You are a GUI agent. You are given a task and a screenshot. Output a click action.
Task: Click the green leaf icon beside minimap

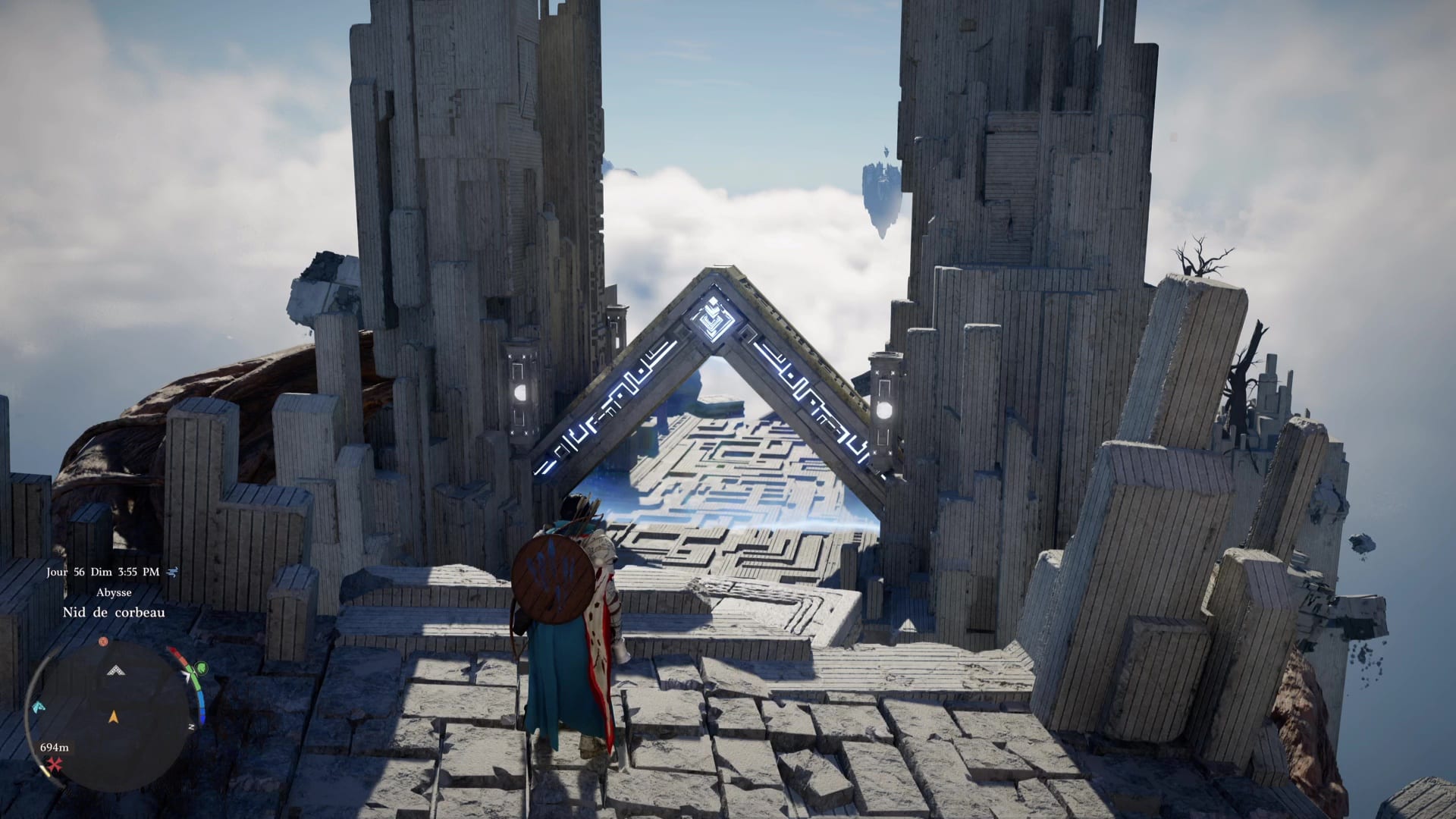point(201,668)
